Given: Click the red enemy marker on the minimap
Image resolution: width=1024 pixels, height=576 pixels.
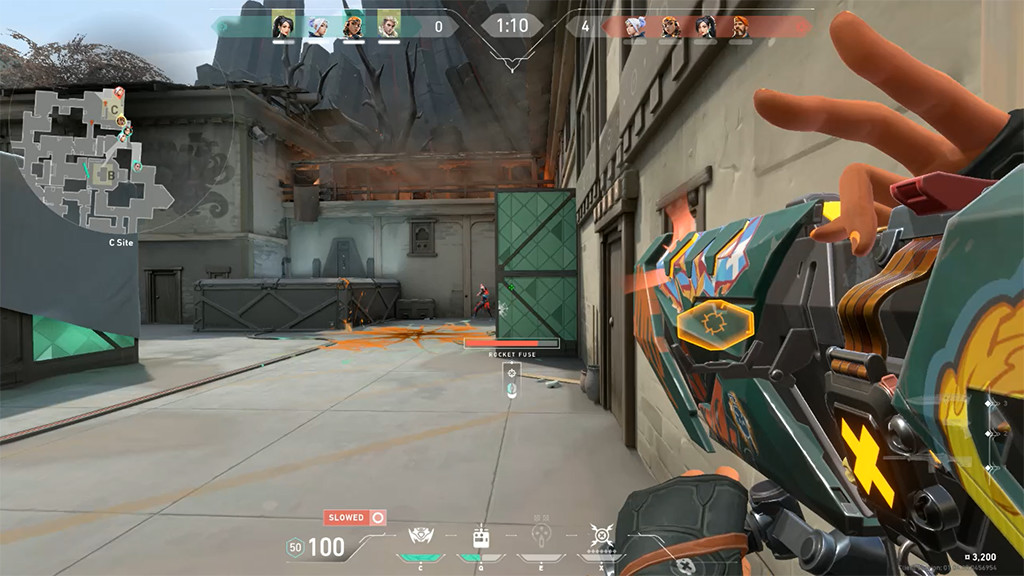Looking at the screenshot, I should pos(119,92).
